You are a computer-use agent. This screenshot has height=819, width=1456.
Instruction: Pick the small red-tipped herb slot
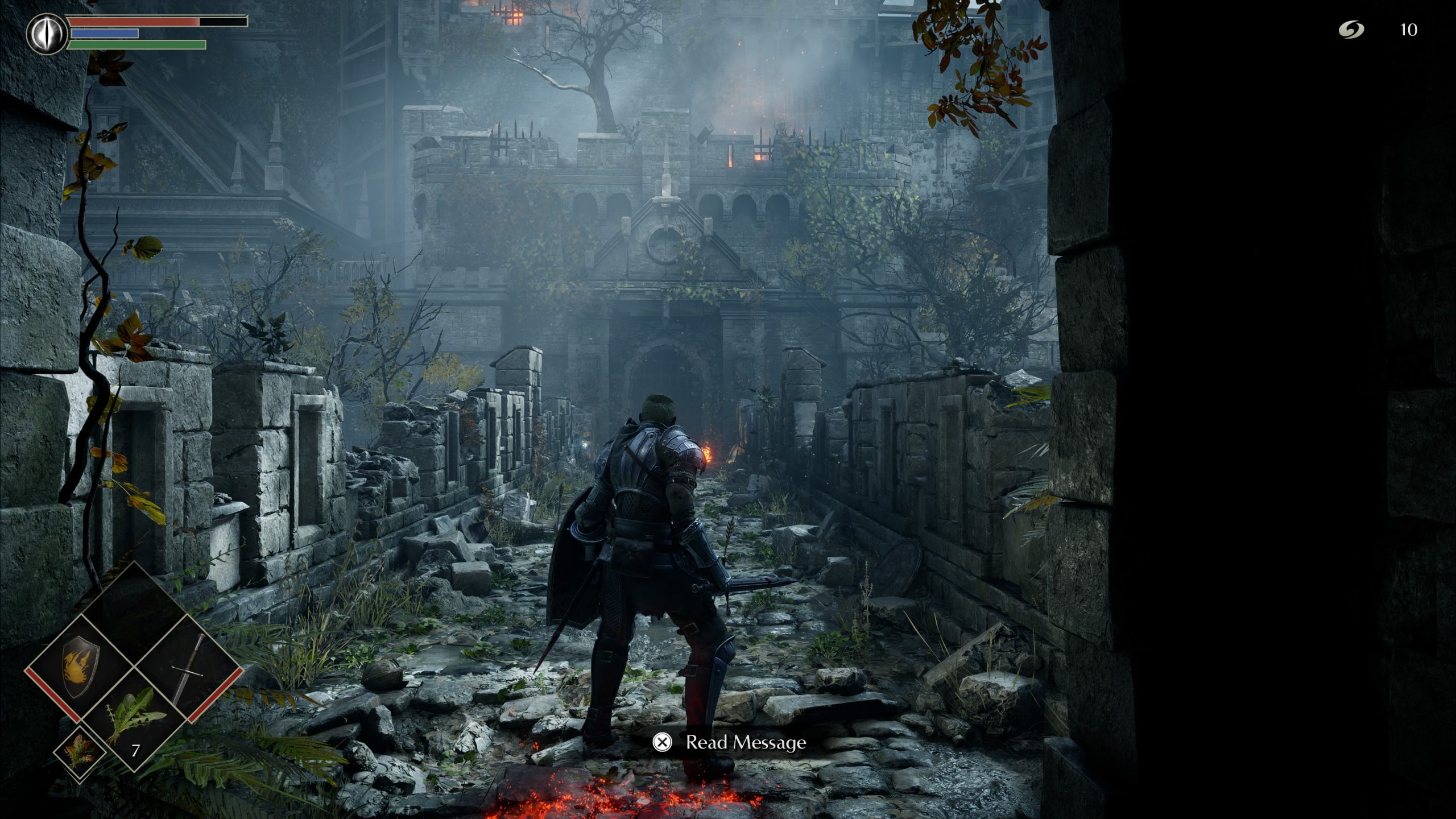[80, 750]
